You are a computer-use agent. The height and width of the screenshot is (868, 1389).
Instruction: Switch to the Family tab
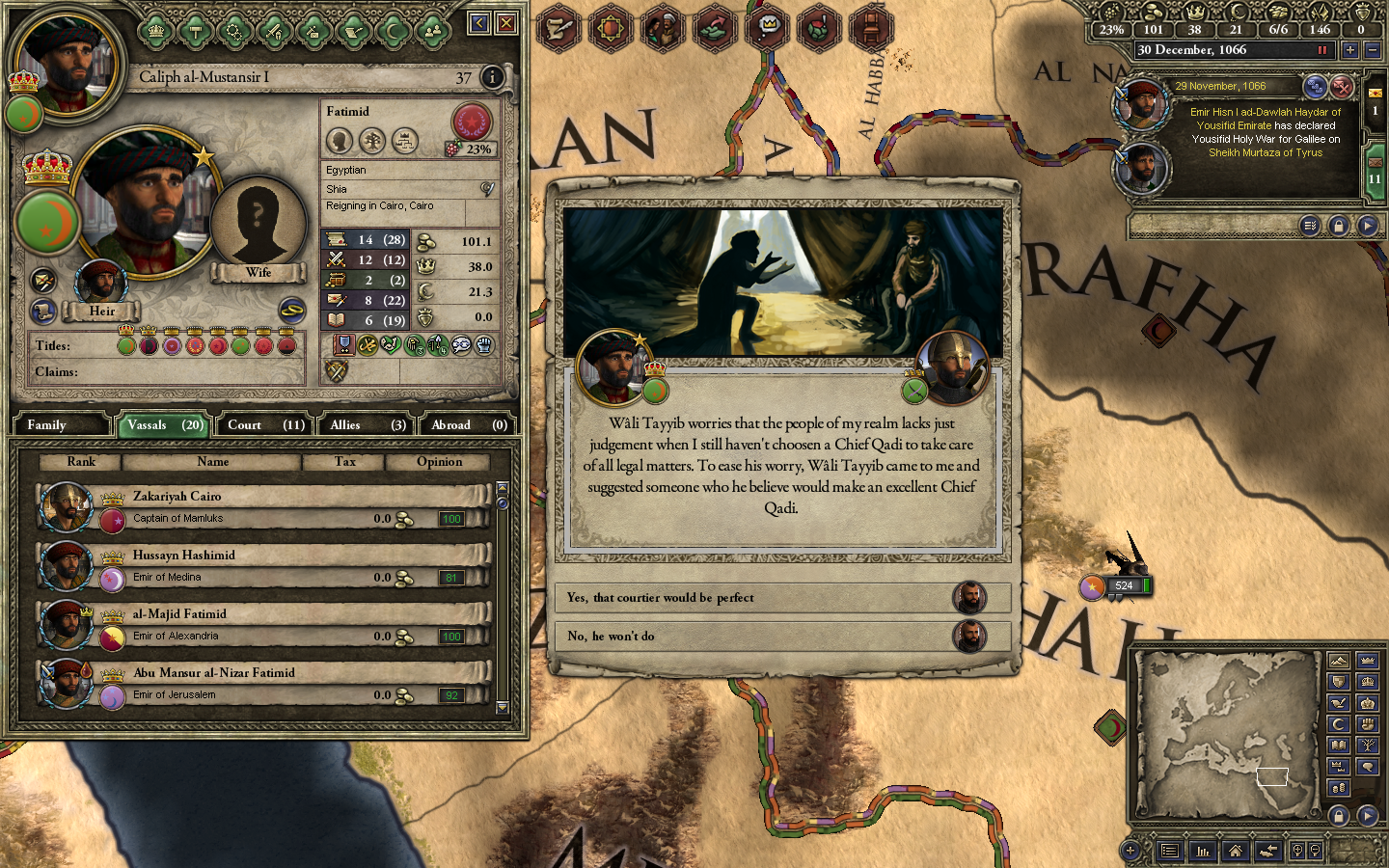click(61, 424)
